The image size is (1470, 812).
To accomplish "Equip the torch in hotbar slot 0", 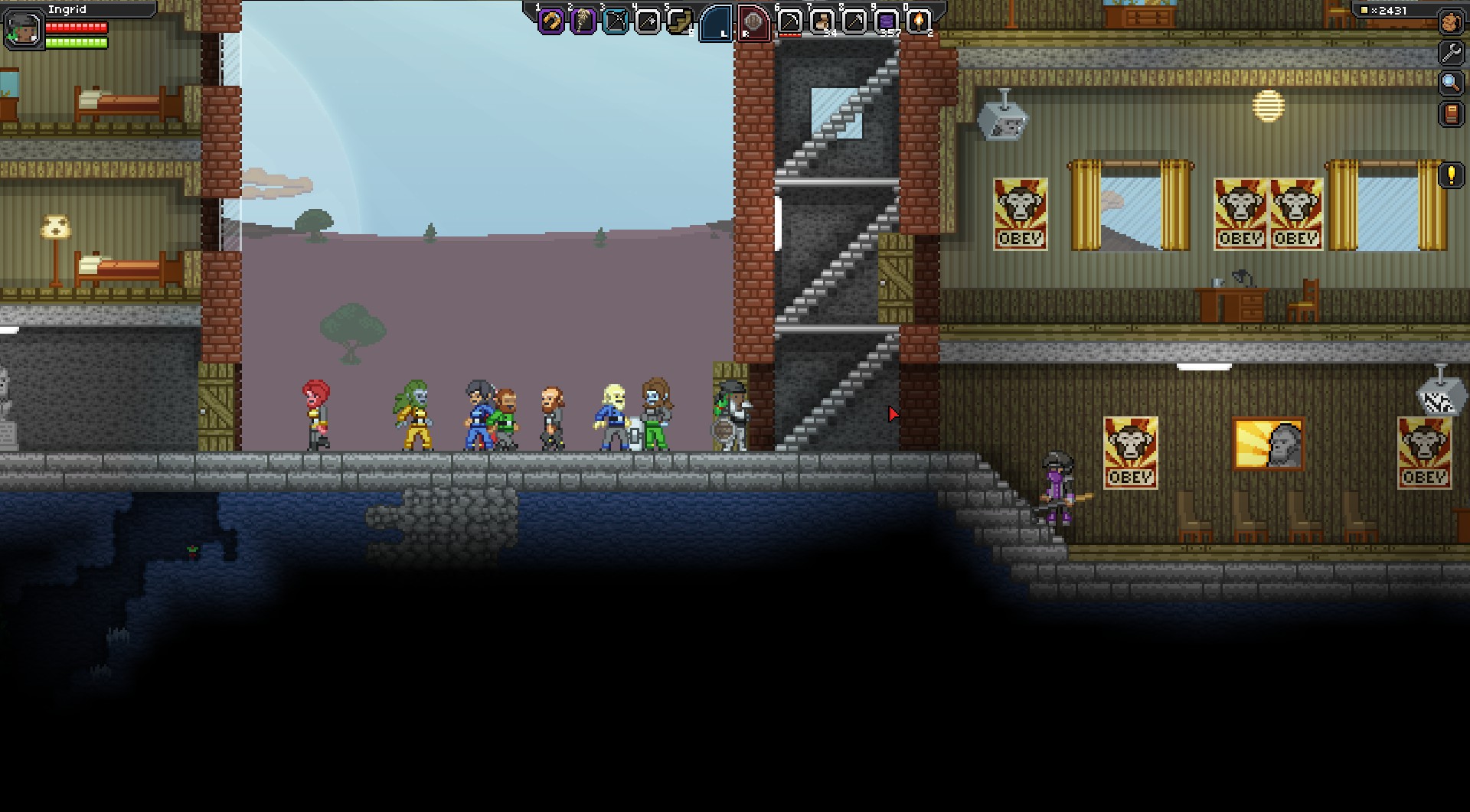I will (x=919, y=22).
